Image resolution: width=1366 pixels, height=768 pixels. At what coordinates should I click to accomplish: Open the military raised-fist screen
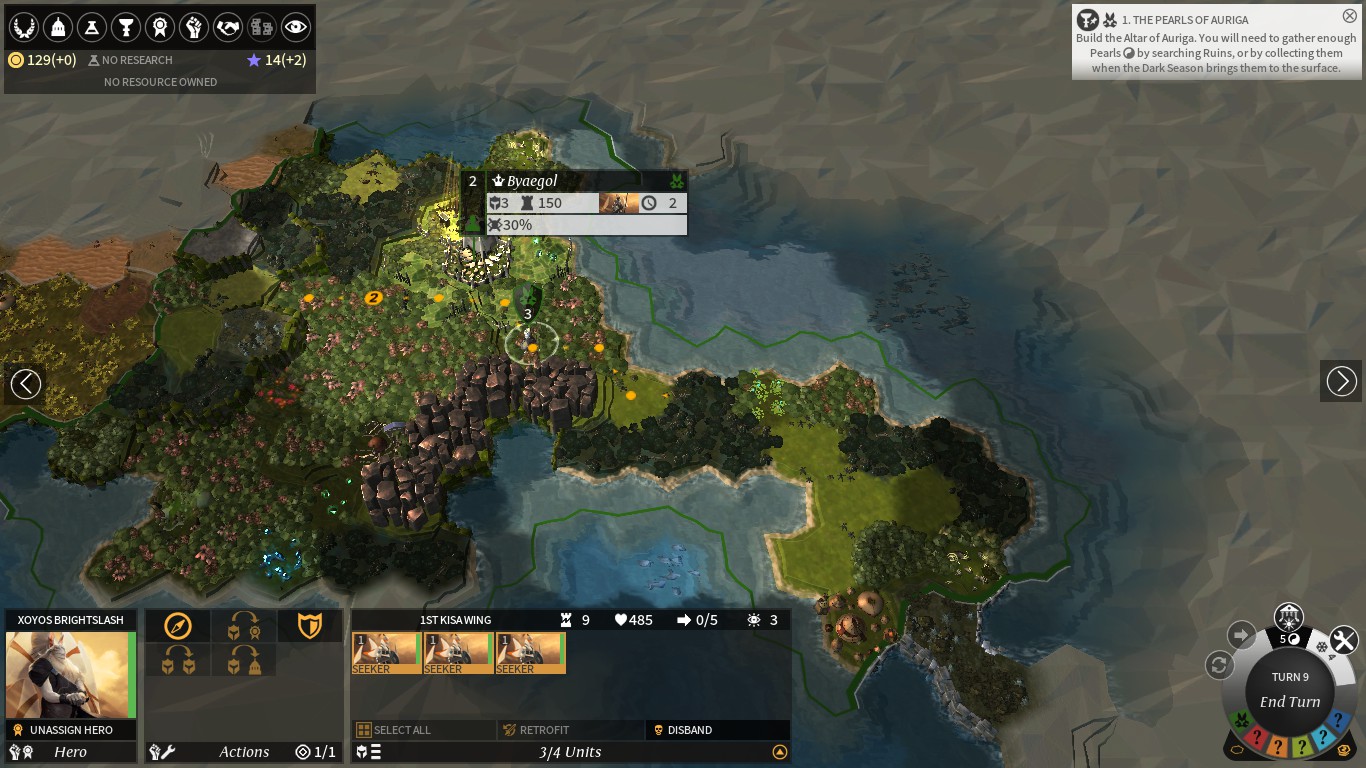194,27
